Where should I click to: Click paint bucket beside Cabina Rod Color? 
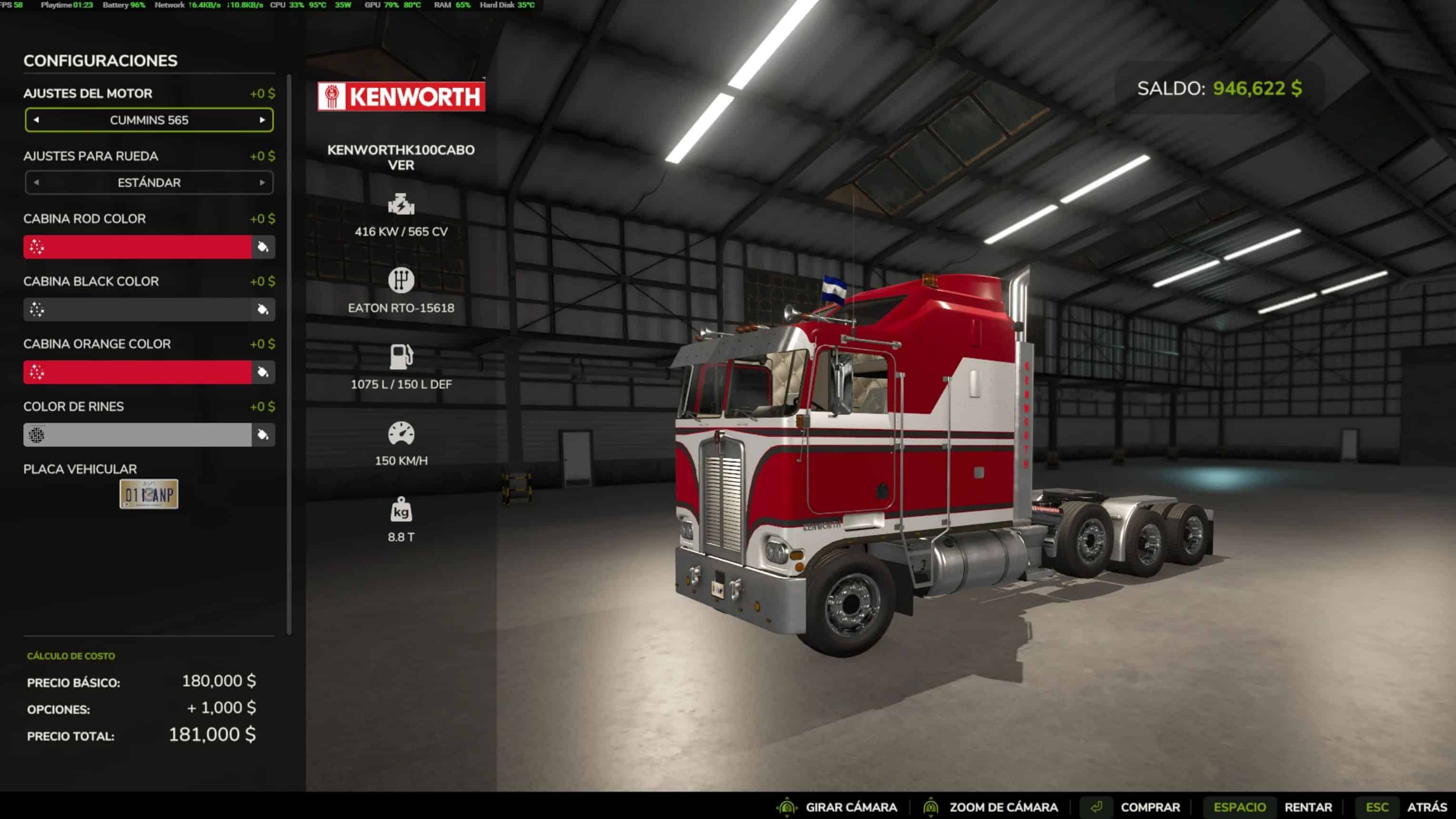263,247
